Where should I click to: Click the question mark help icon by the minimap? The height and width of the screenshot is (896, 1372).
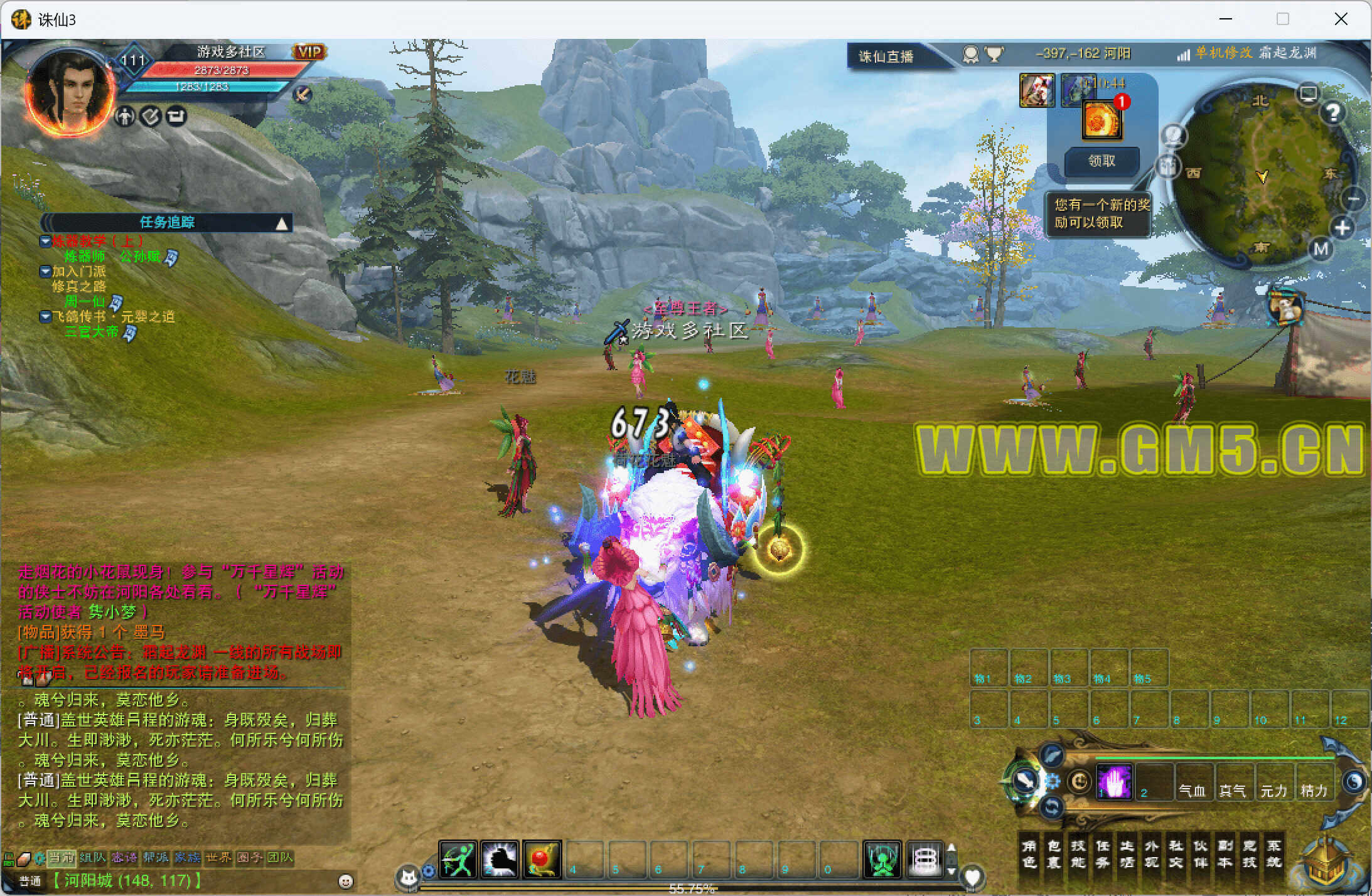point(1333,113)
